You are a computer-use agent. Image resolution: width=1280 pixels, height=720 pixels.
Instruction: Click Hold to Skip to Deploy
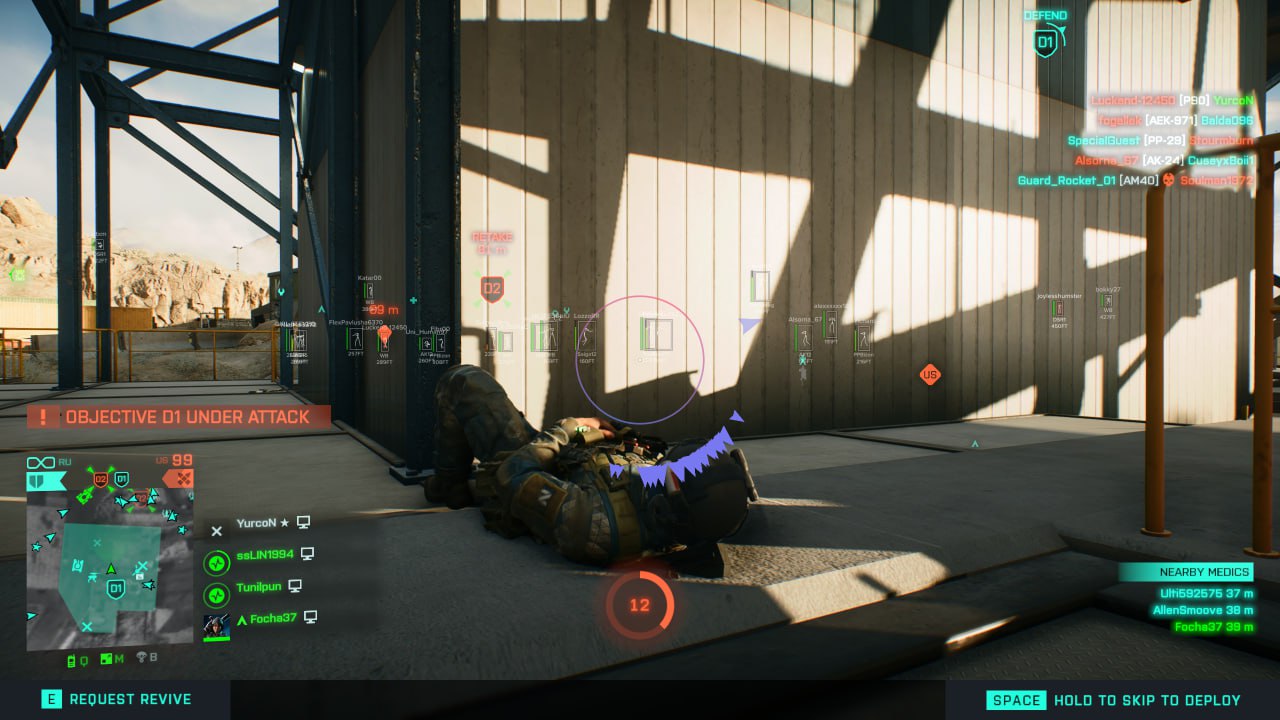[1114, 700]
